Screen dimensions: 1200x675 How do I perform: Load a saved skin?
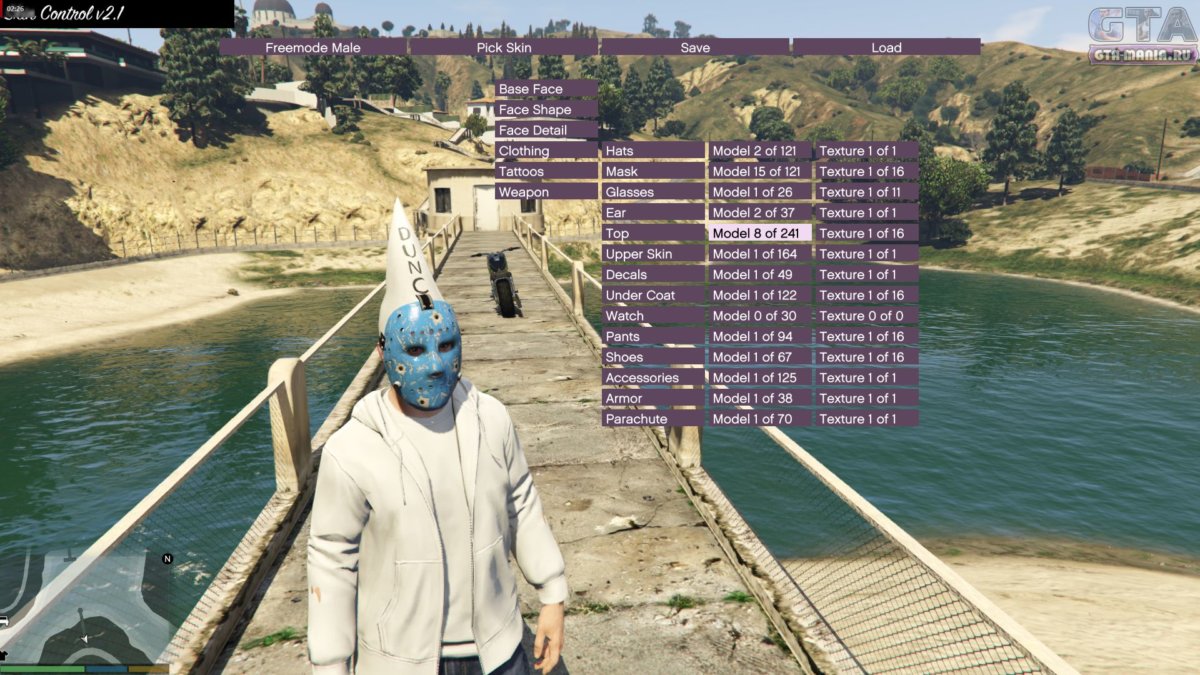click(x=886, y=47)
